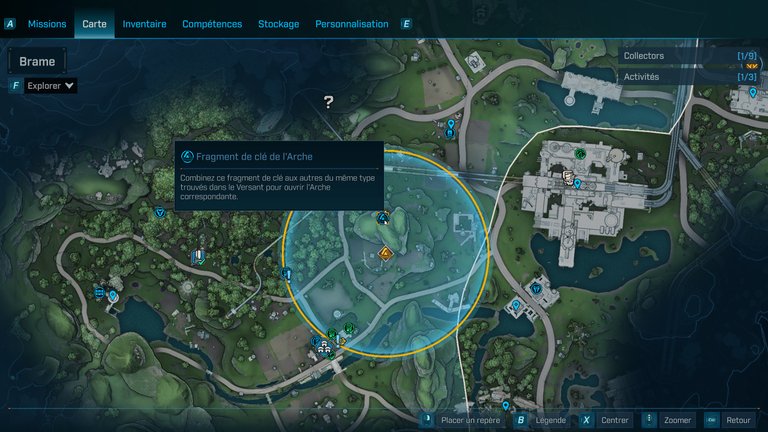Switch to the Personnalisation tab

(x=352, y=24)
